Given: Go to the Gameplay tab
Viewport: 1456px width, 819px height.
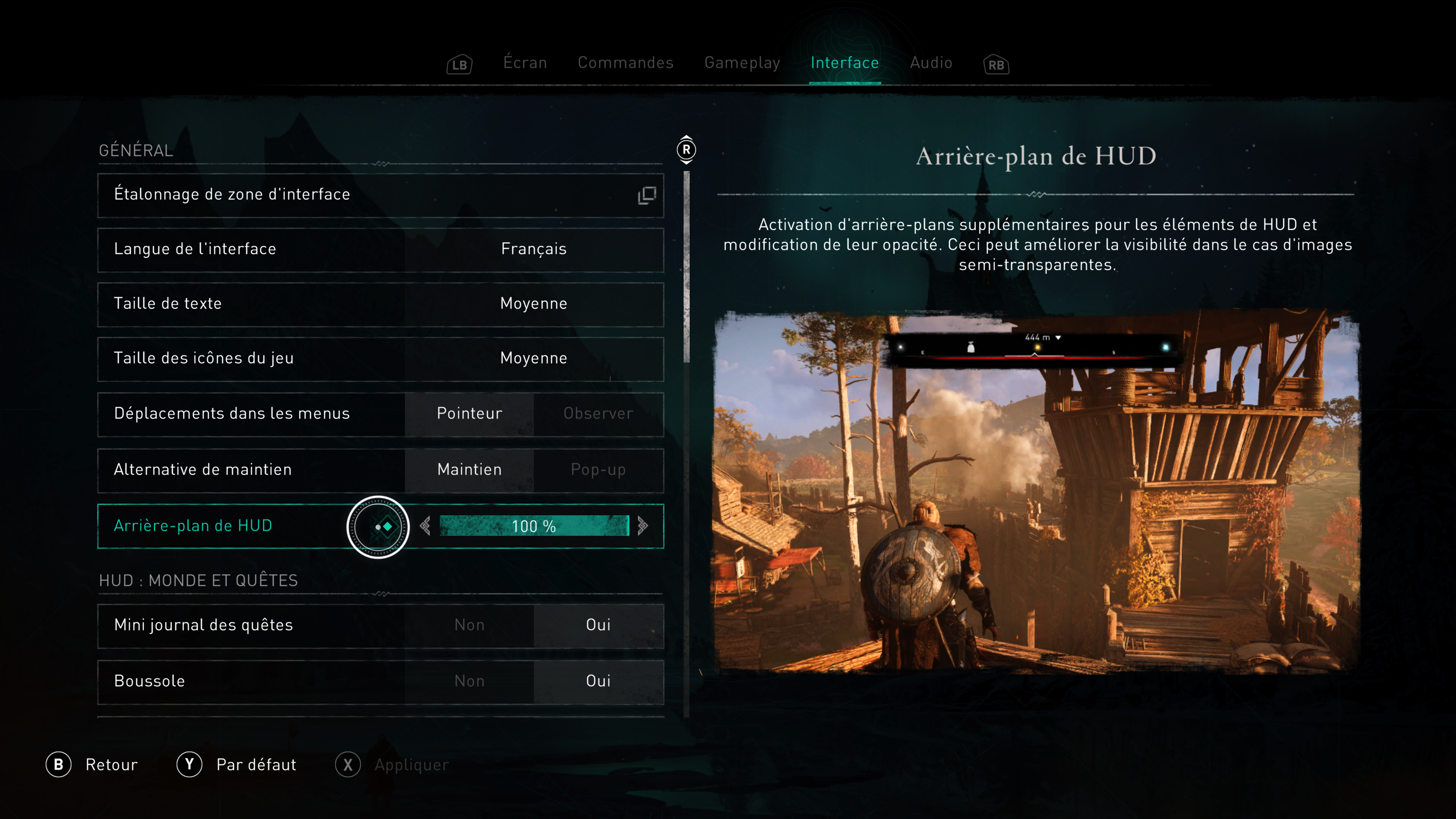Looking at the screenshot, I should click(742, 63).
